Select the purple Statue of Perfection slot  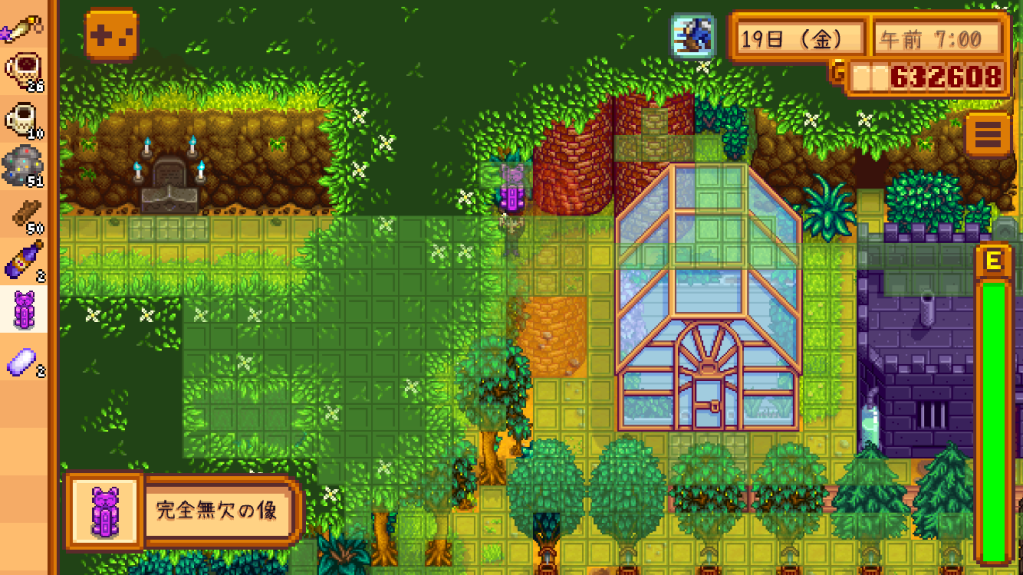coord(25,310)
